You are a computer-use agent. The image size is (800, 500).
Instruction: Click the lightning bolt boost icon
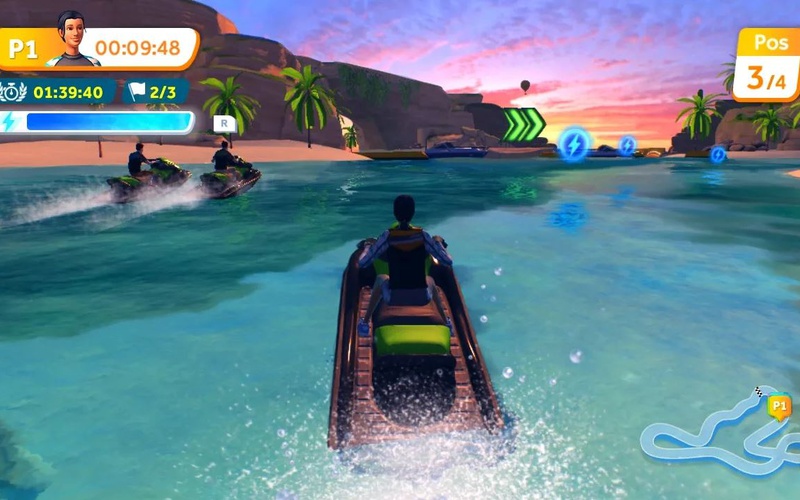pyautogui.click(x=10, y=122)
